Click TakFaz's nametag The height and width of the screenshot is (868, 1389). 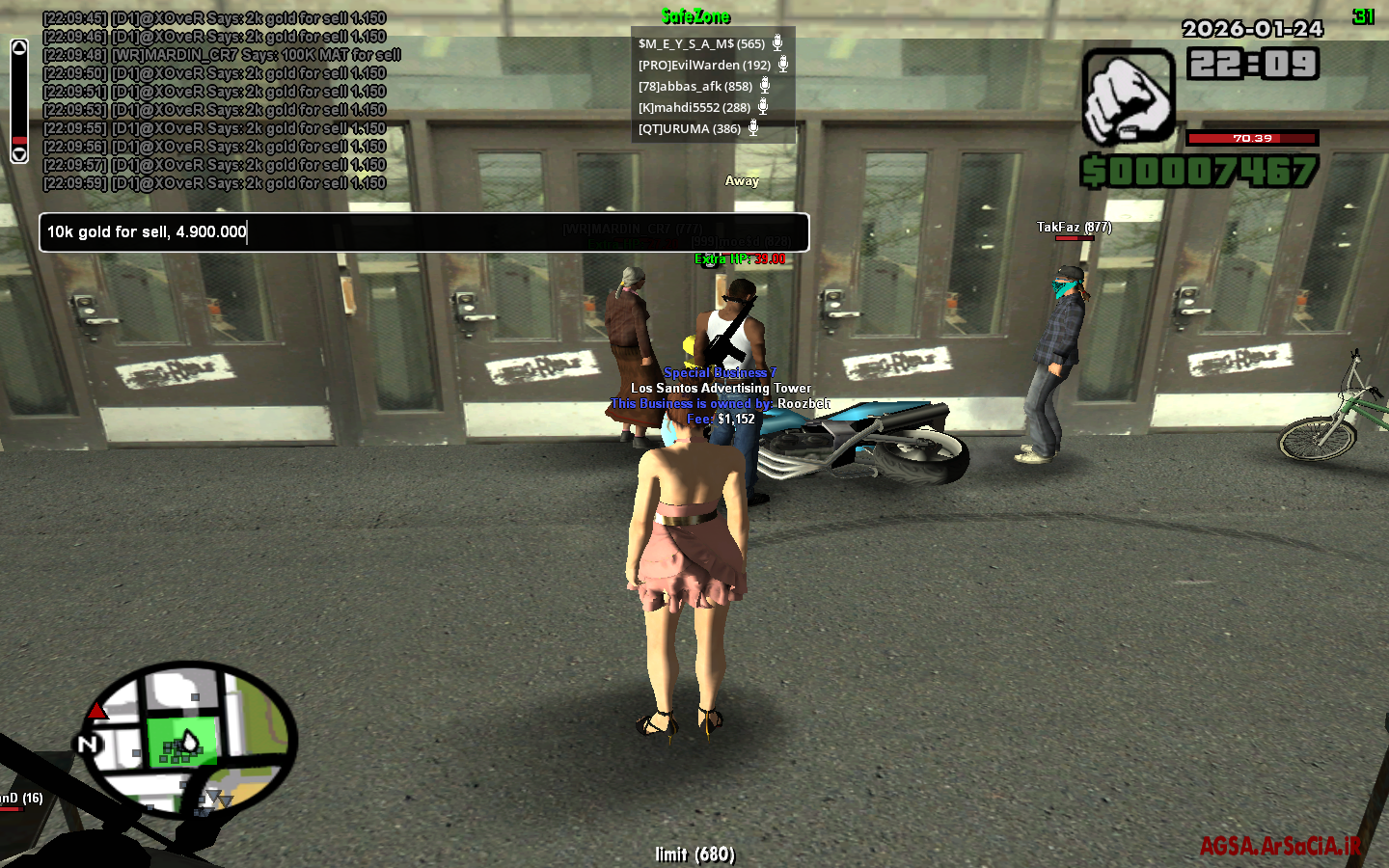(x=1074, y=228)
